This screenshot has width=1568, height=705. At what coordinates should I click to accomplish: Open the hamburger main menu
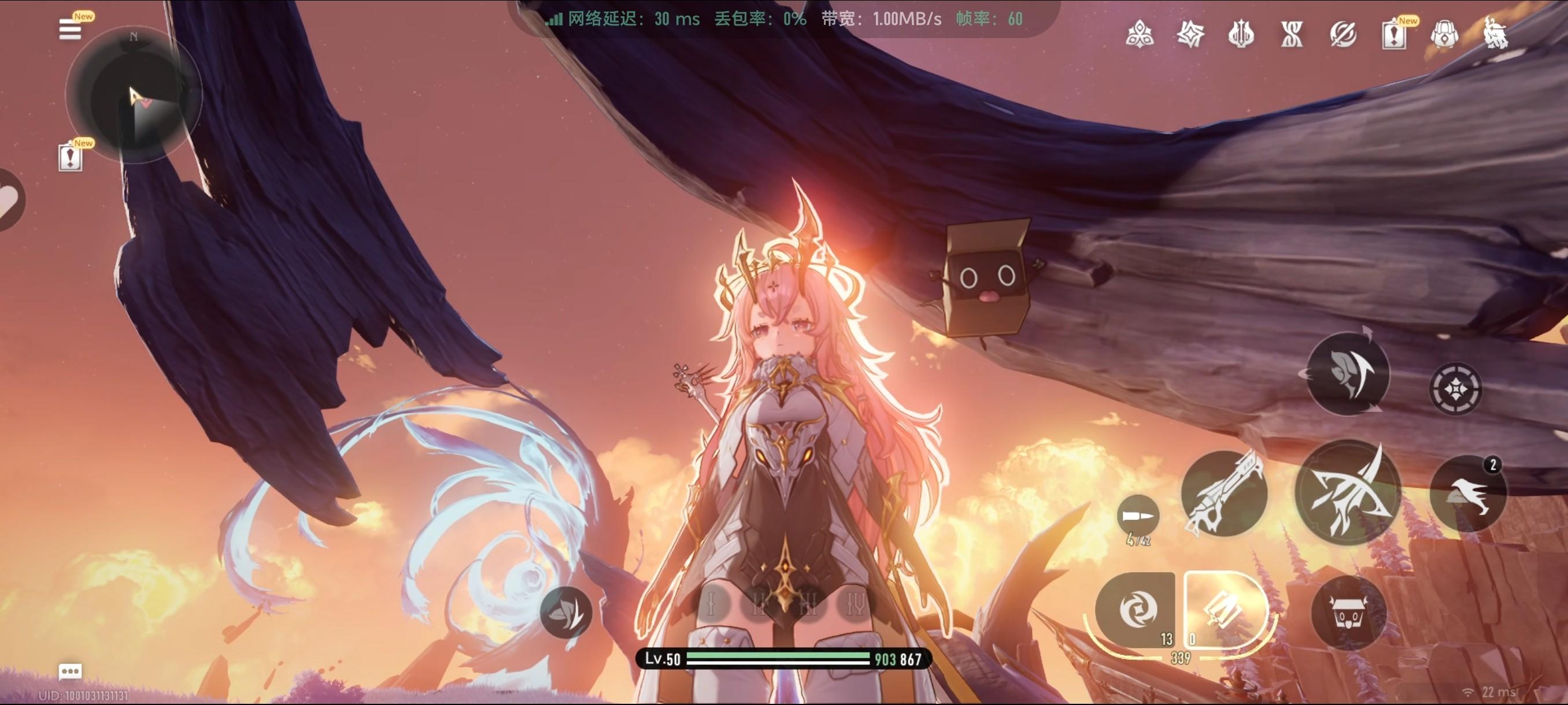[x=70, y=29]
